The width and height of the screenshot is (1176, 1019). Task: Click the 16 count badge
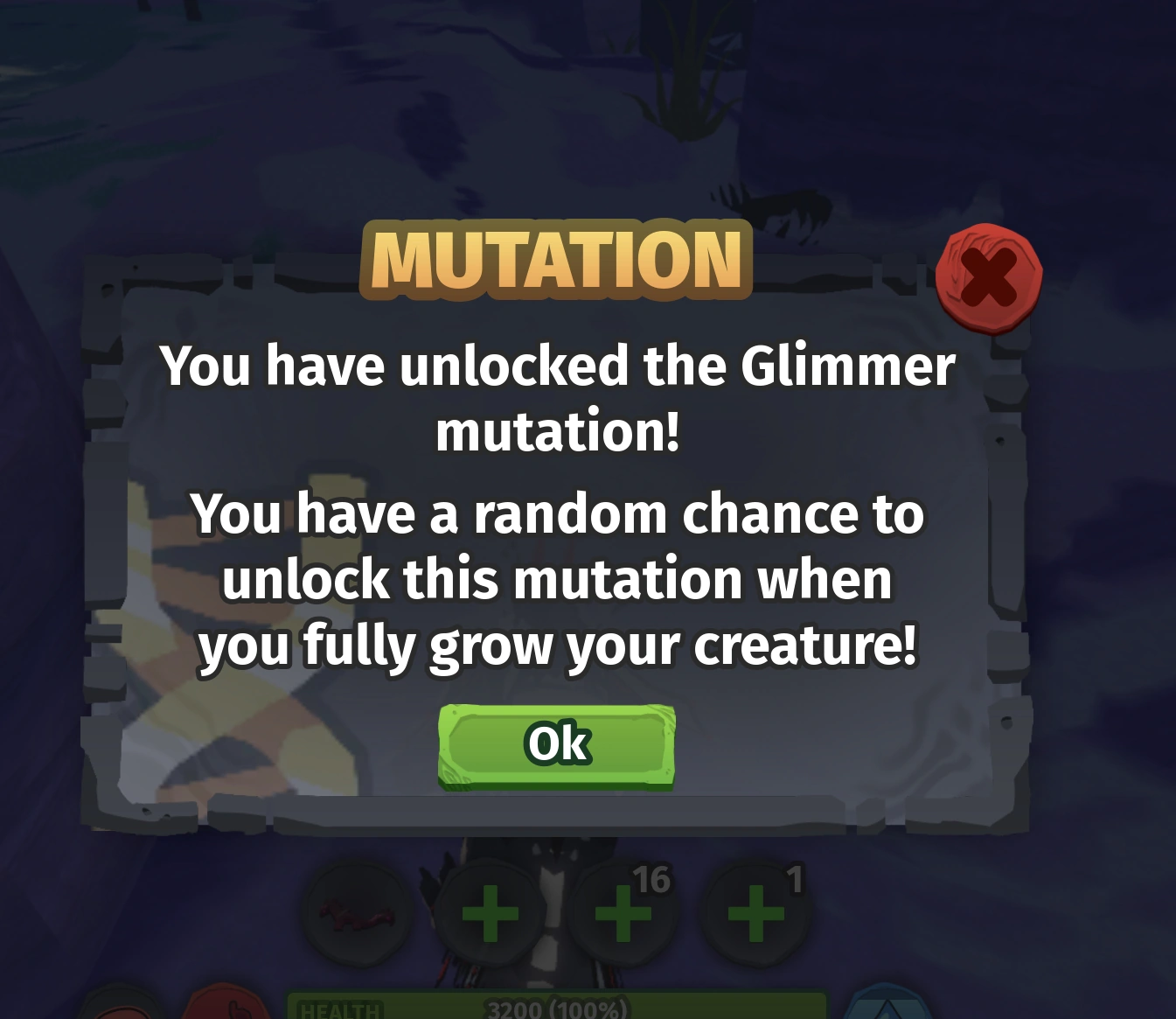click(654, 881)
